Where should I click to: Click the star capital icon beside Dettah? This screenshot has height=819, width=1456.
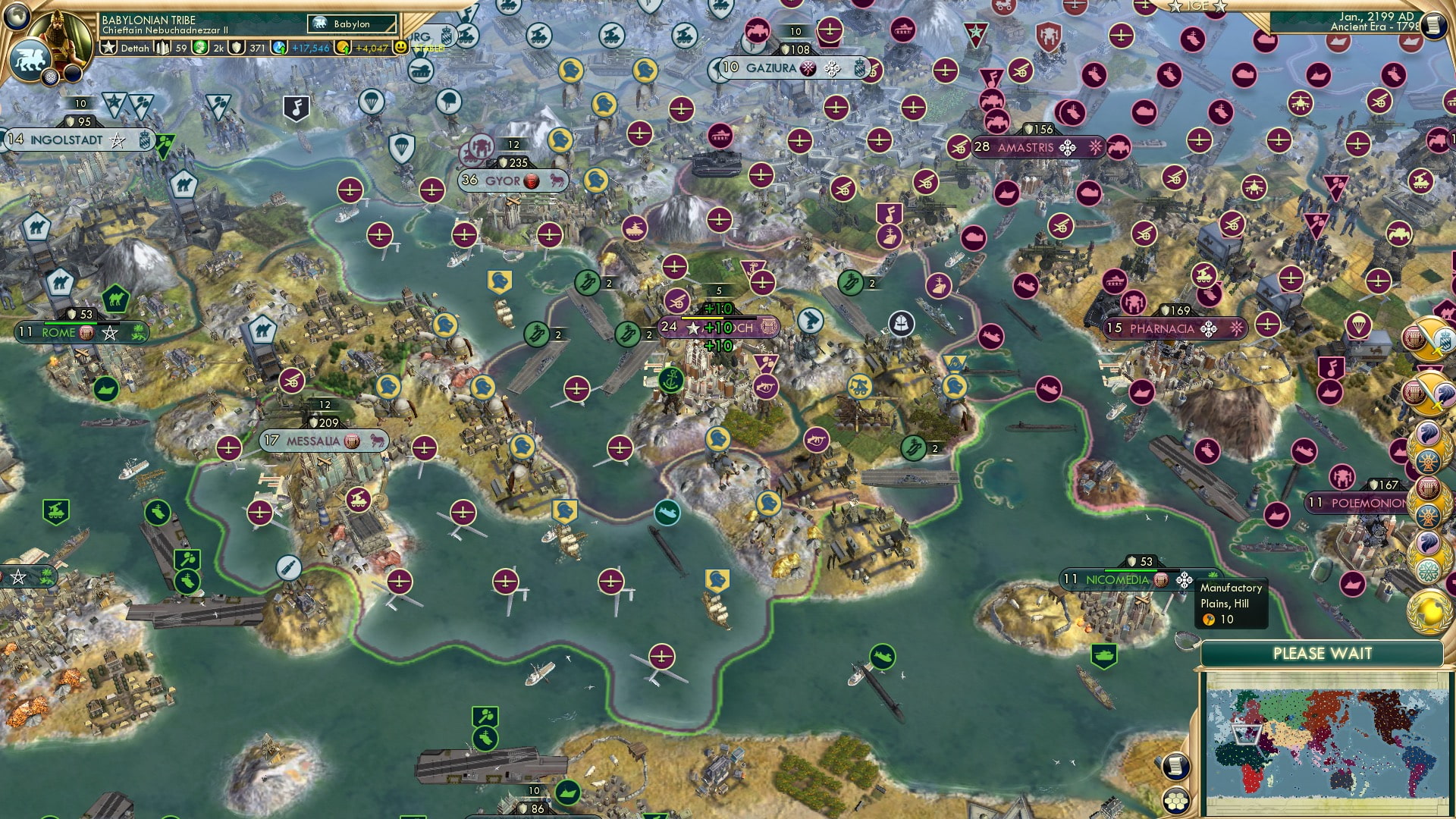coord(108,47)
